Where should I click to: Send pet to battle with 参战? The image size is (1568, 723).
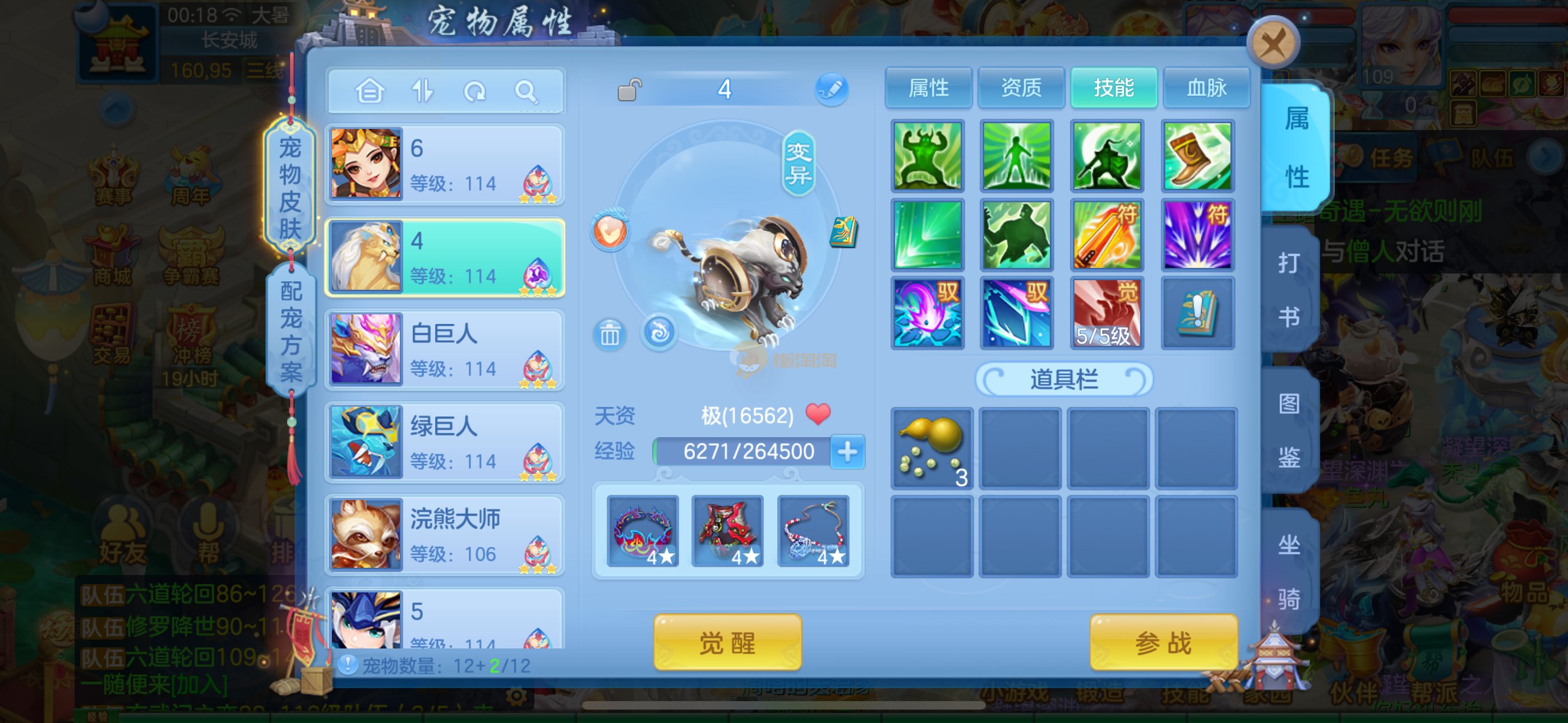click(x=1163, y=643)
